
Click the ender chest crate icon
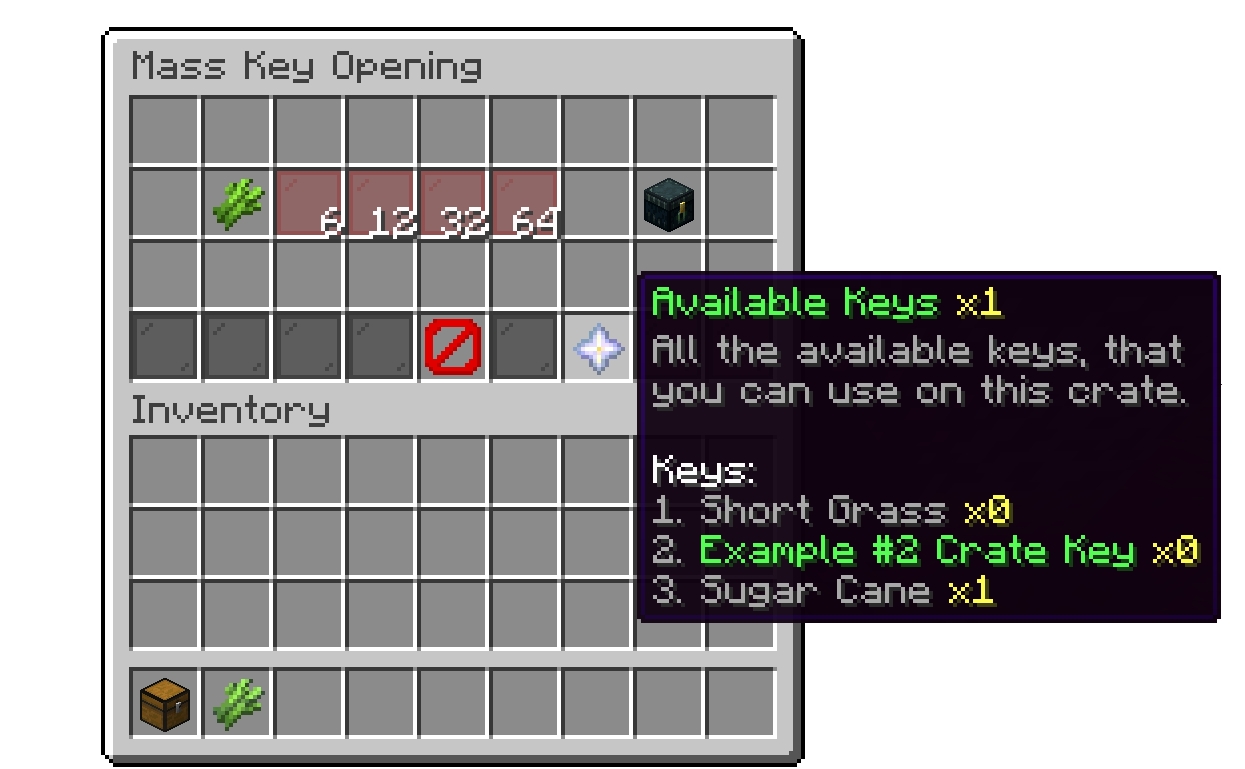click(x=669, y=204)
